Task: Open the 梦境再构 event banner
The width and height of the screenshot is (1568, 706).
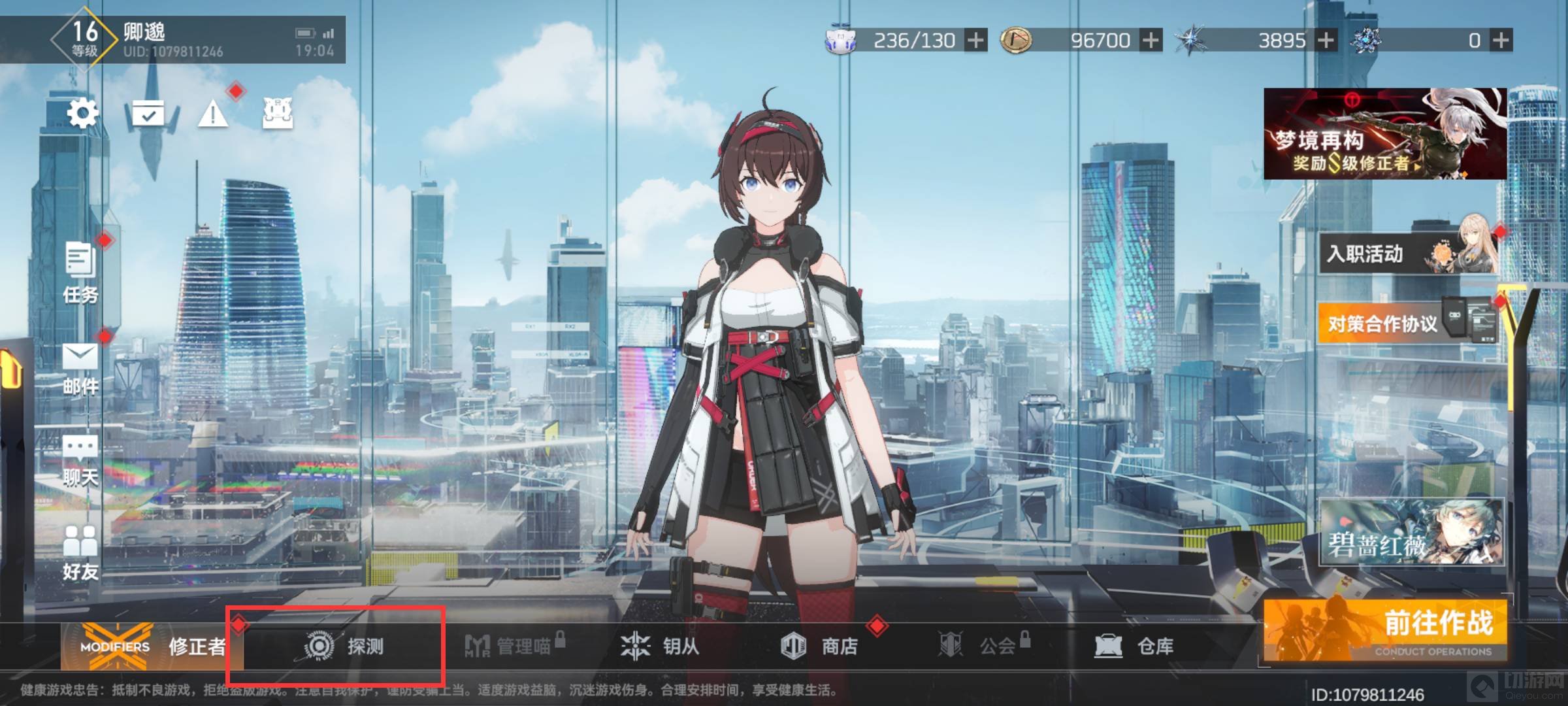Action: [1385, 134]
